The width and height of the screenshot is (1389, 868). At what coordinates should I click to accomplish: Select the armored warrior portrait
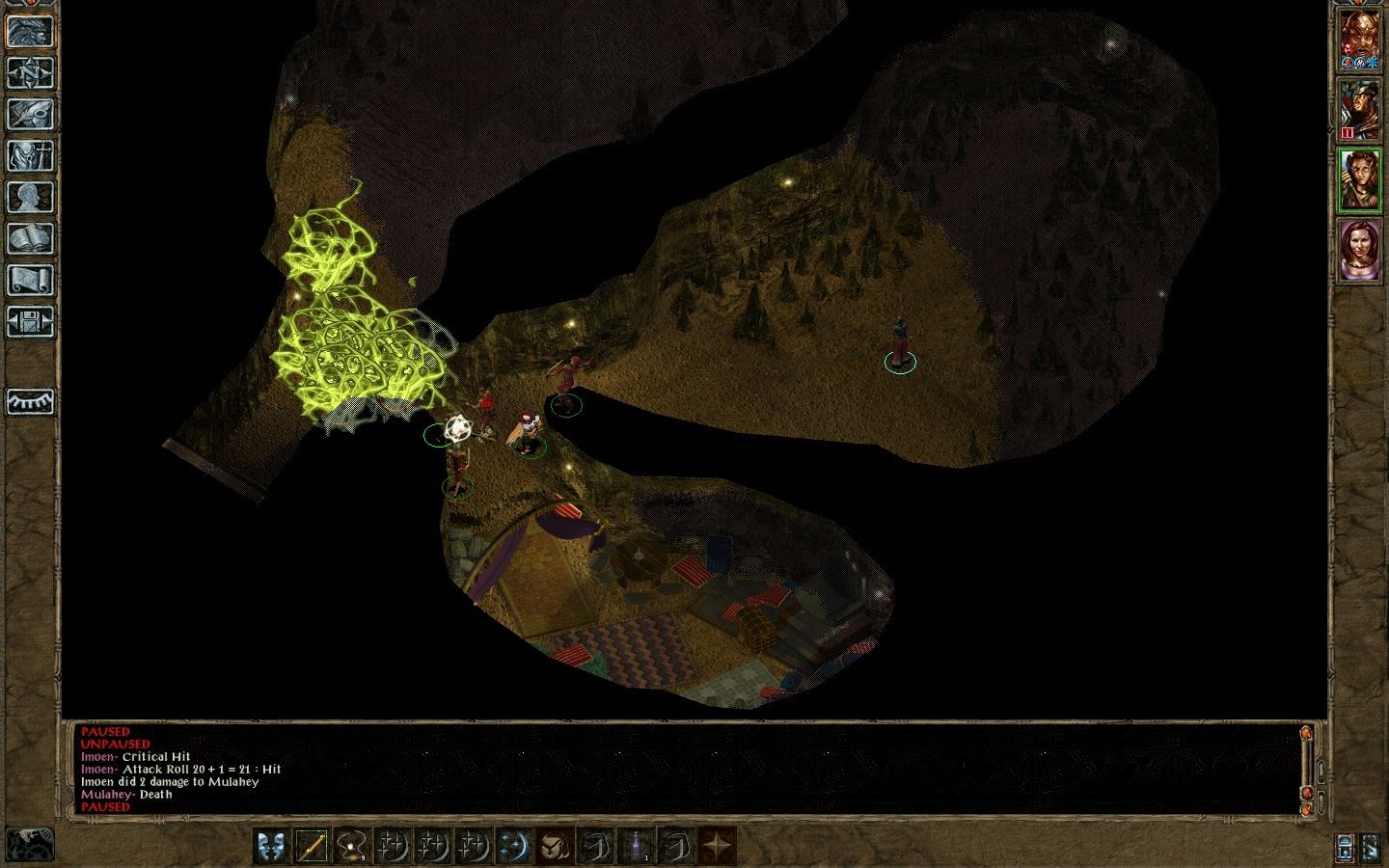(x=1359, y=109)
